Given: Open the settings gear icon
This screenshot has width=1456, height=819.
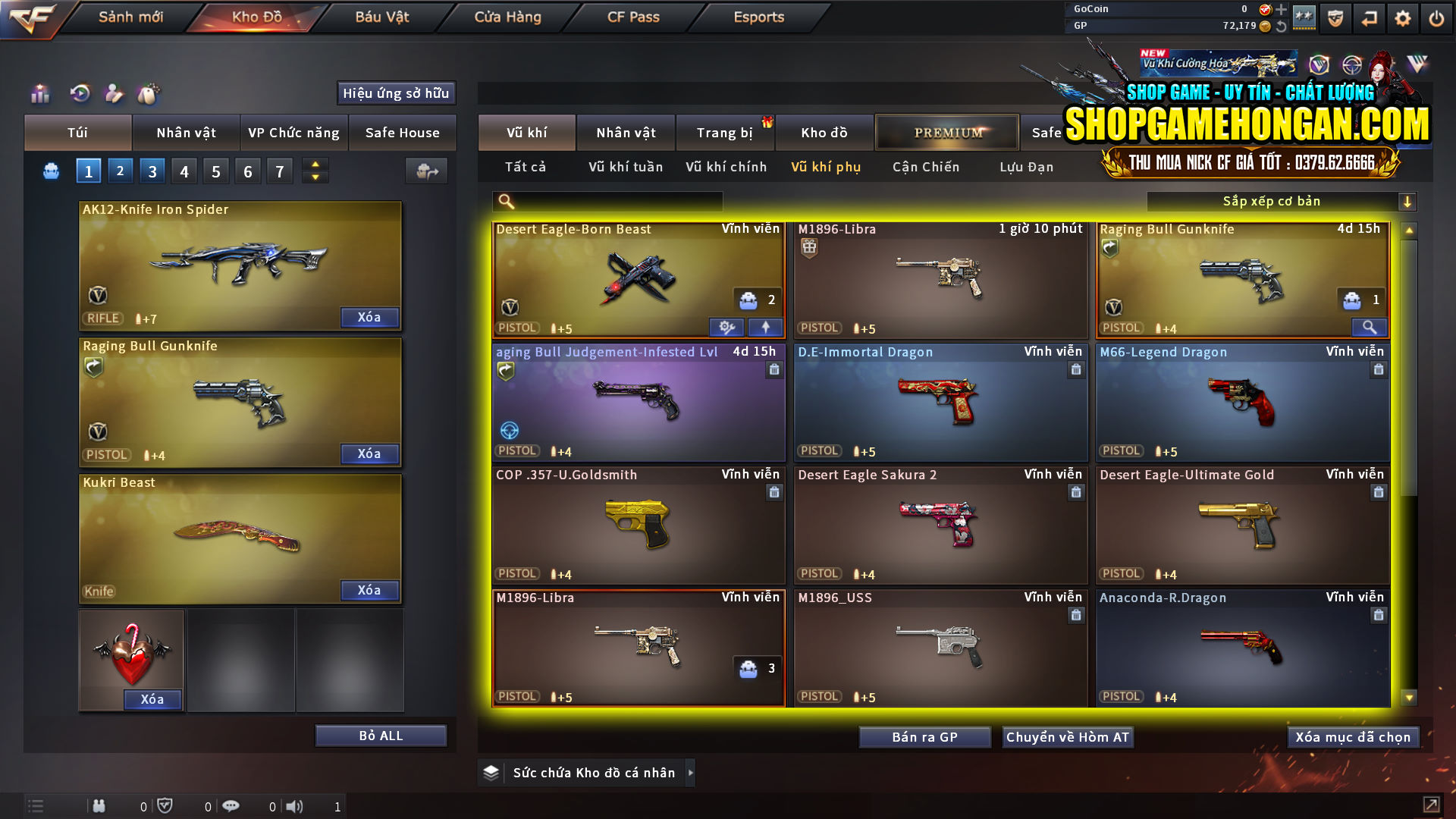Looking at the screenshot, I should pos(1402,17).
